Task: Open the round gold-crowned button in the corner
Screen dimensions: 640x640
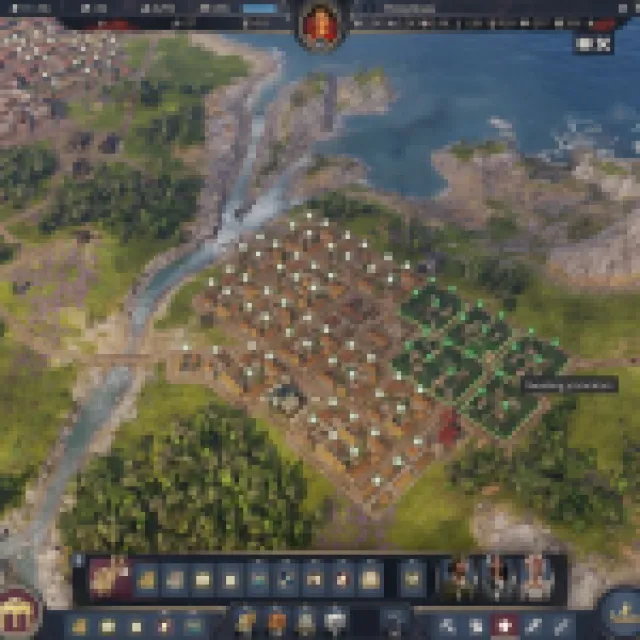Action: click(x=622, y=612)
